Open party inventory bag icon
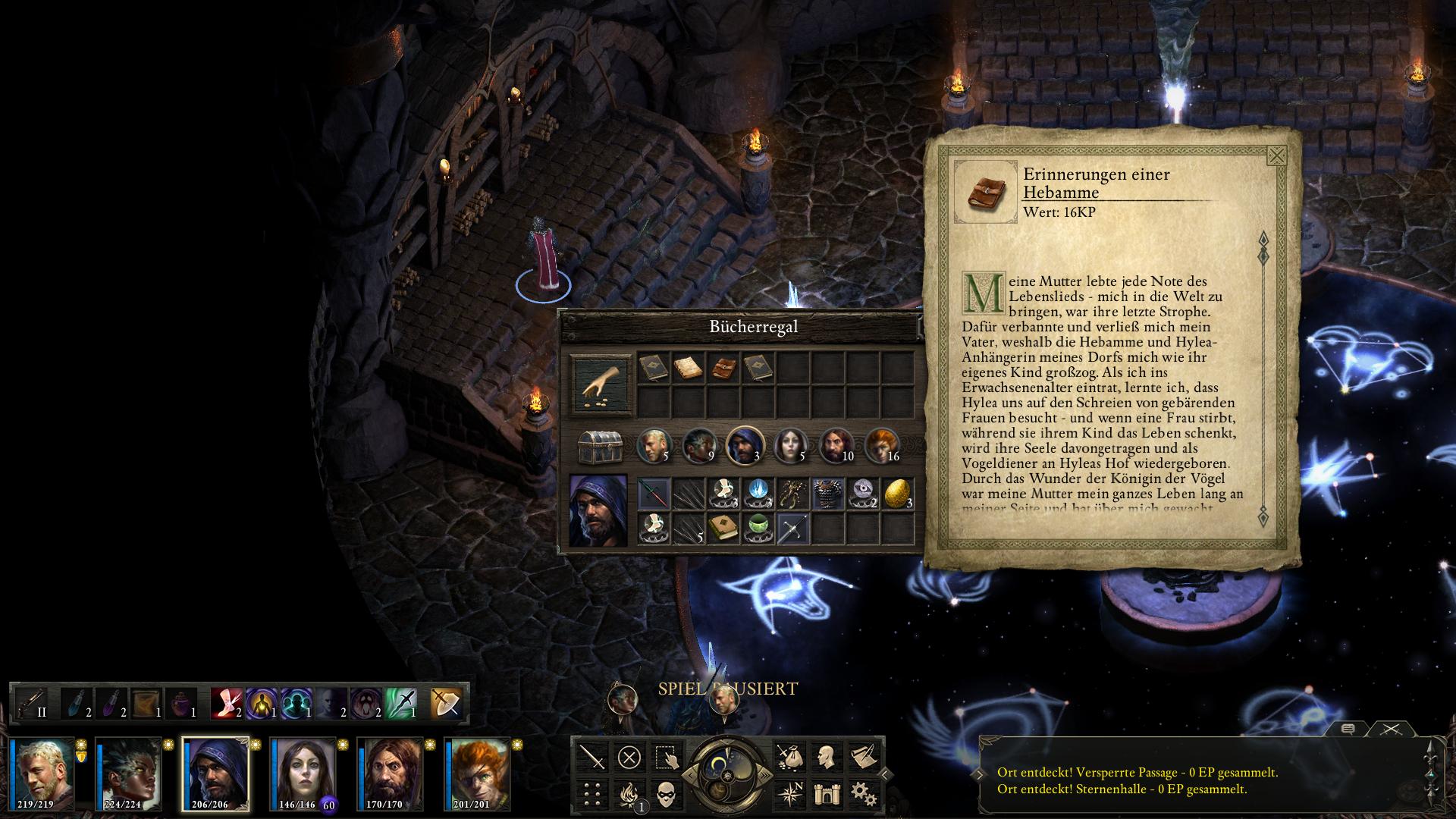Screen dimensions: 1456x819 click(x=789, y=757)
